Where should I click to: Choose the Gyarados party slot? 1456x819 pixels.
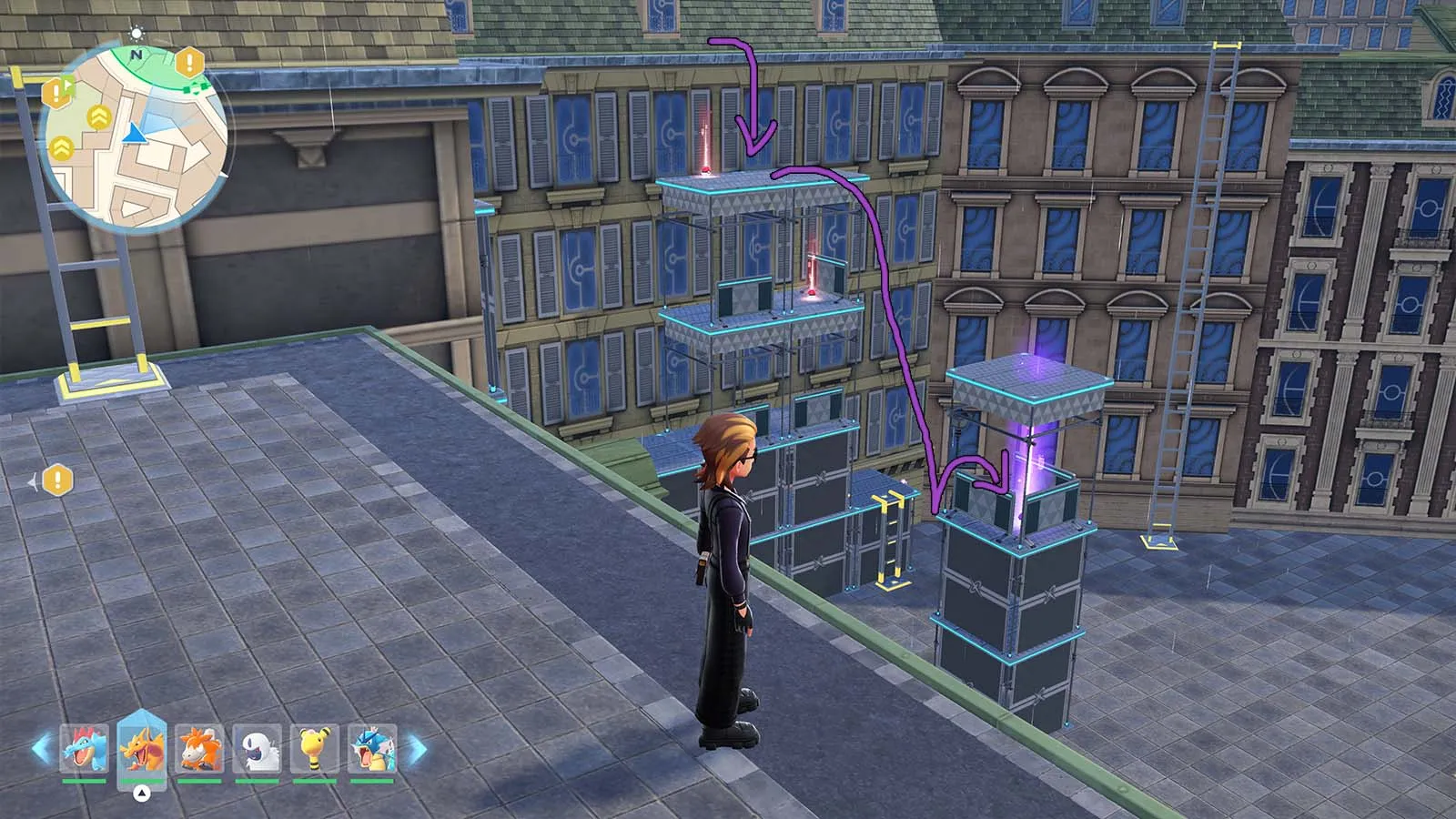371,750
